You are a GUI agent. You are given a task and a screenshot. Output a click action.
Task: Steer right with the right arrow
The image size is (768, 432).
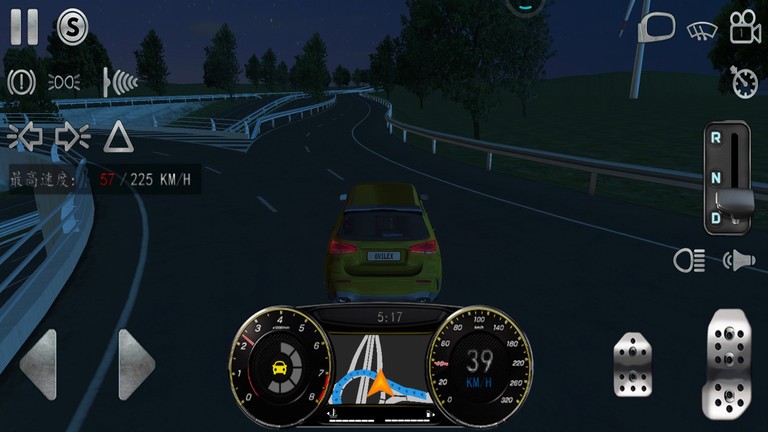136,364
